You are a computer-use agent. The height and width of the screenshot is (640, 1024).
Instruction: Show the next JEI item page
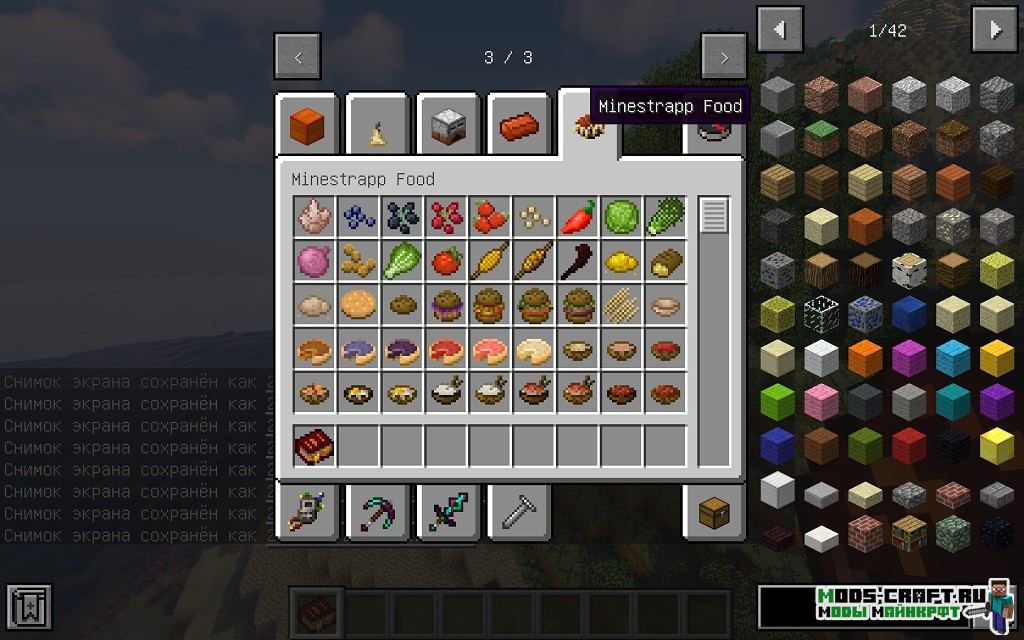(994, 30)
